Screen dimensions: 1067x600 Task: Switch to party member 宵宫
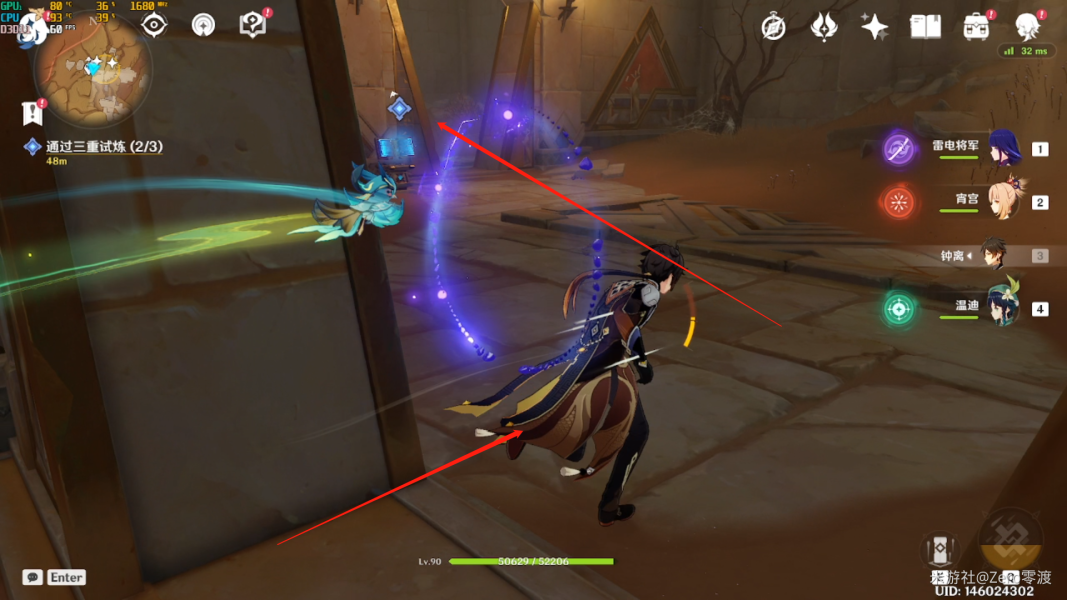(1002, 201)
